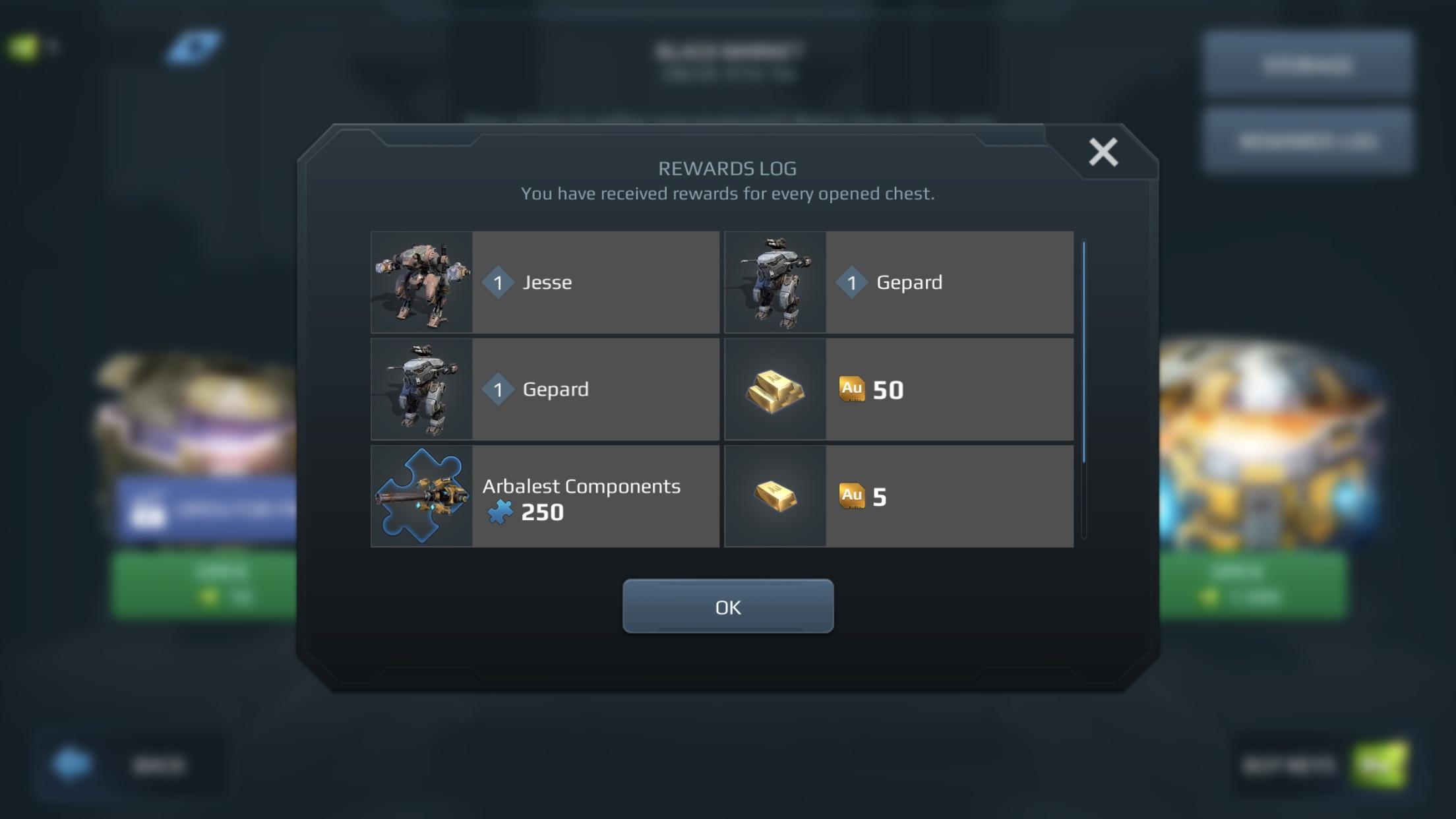
Task: Click the single gold bar icon beside 5
Action: [775, 496]
